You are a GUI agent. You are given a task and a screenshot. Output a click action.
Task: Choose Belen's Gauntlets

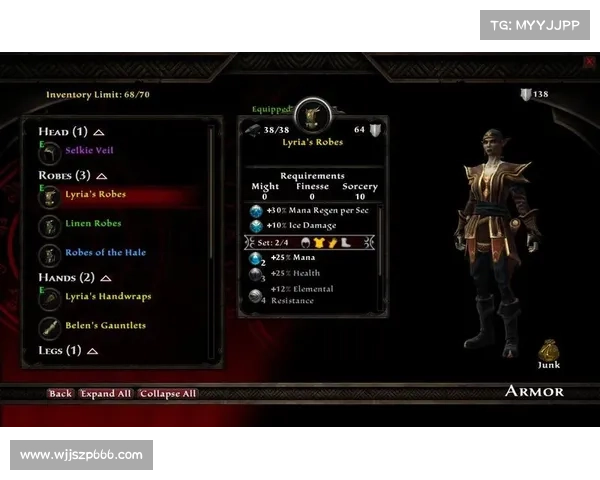coord(106,325)
